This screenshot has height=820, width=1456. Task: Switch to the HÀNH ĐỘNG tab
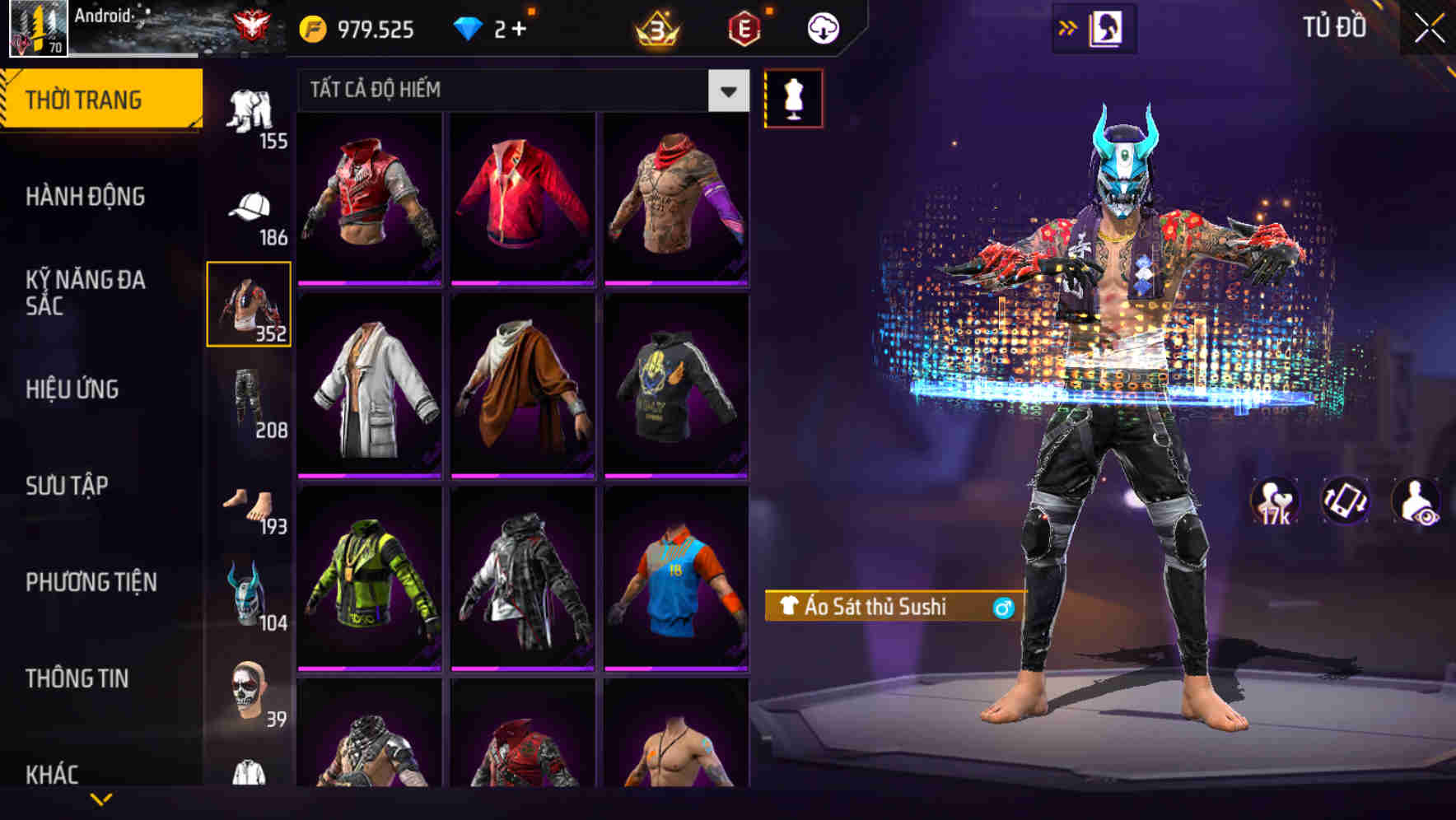[86, 197]
